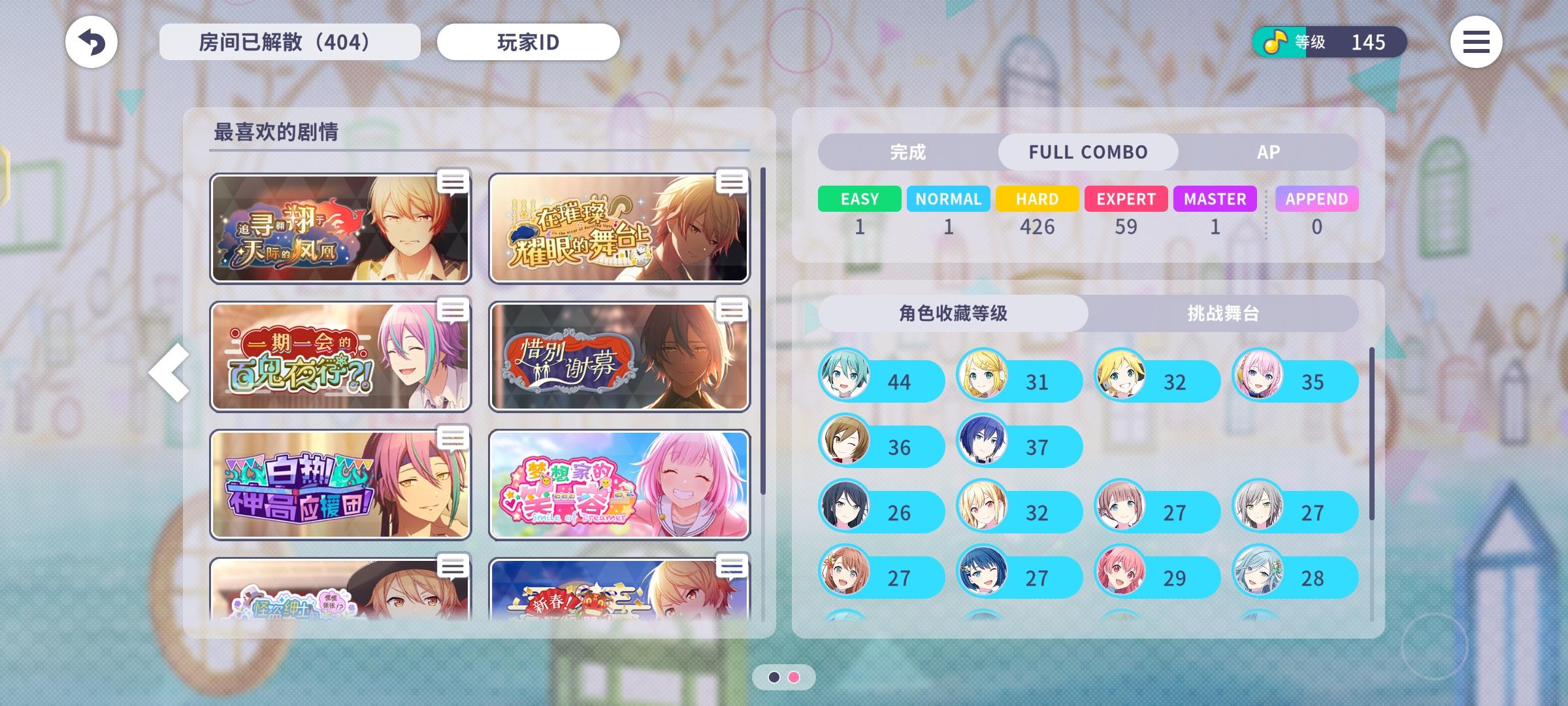
Task: Open the hamburger menu
Action: pos(1476,42)
